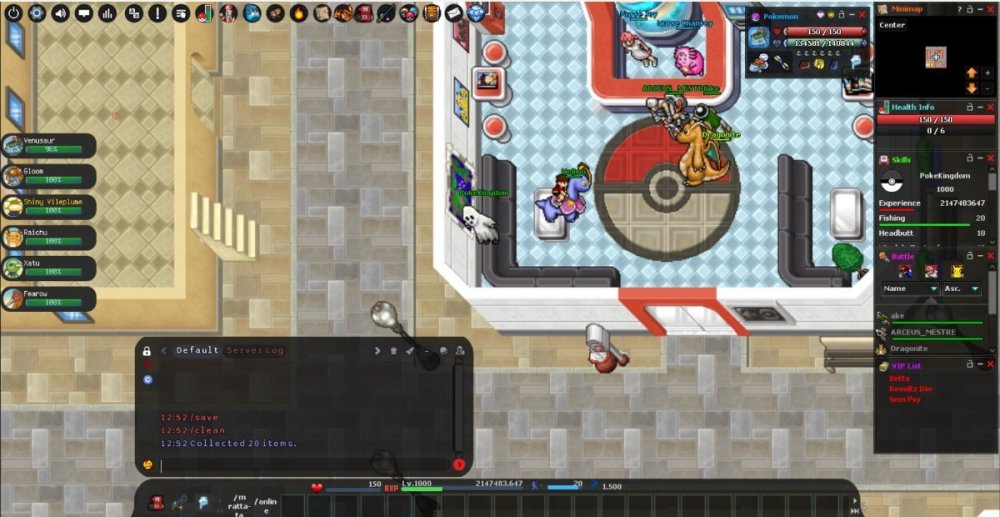Click the minimap display
The width and height of the screenshot is (1000, 517).
(934, 58)
